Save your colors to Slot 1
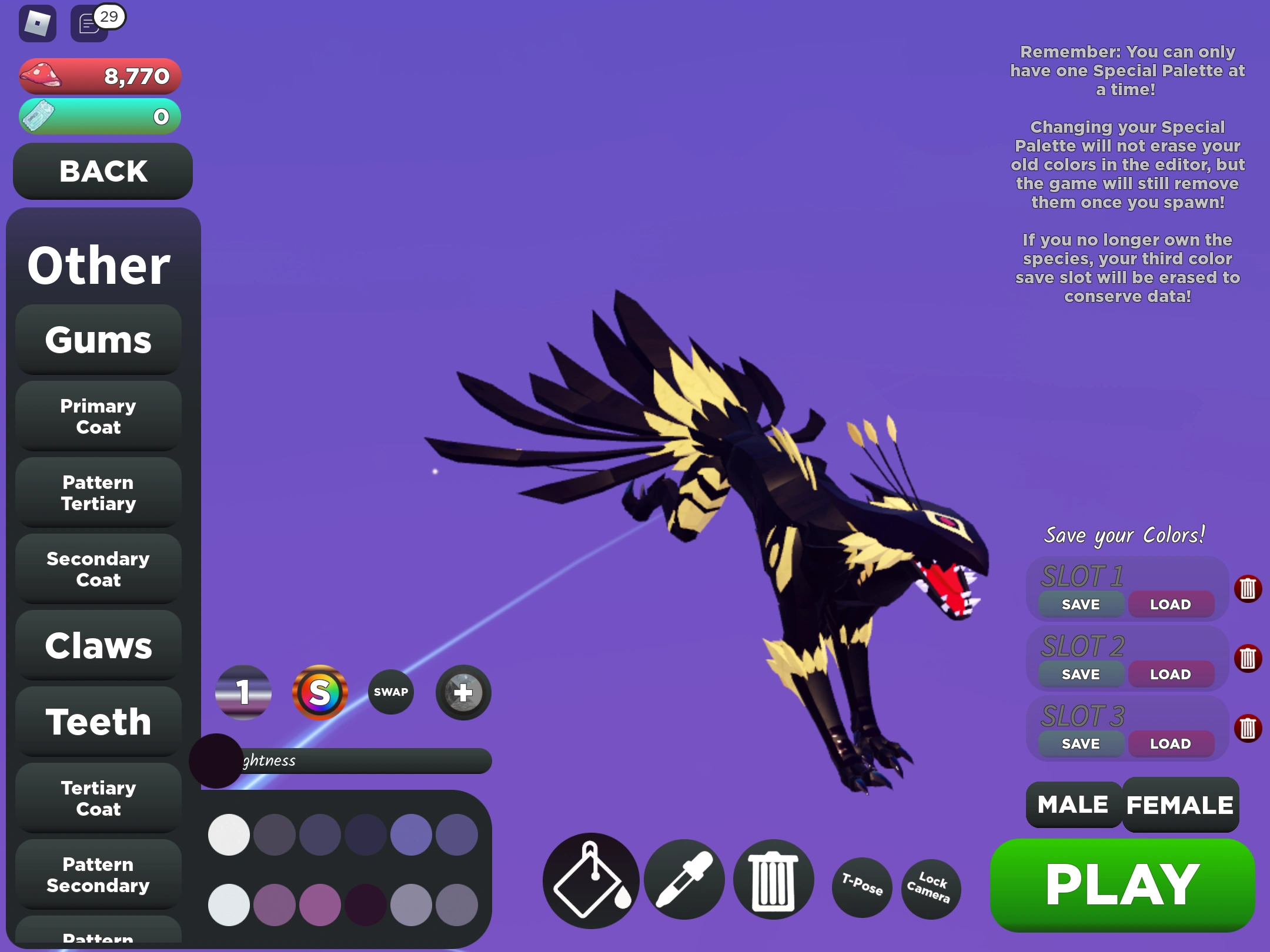Image resolution: width=1270 pixels, height=952 pixels. pos(1079,604)
